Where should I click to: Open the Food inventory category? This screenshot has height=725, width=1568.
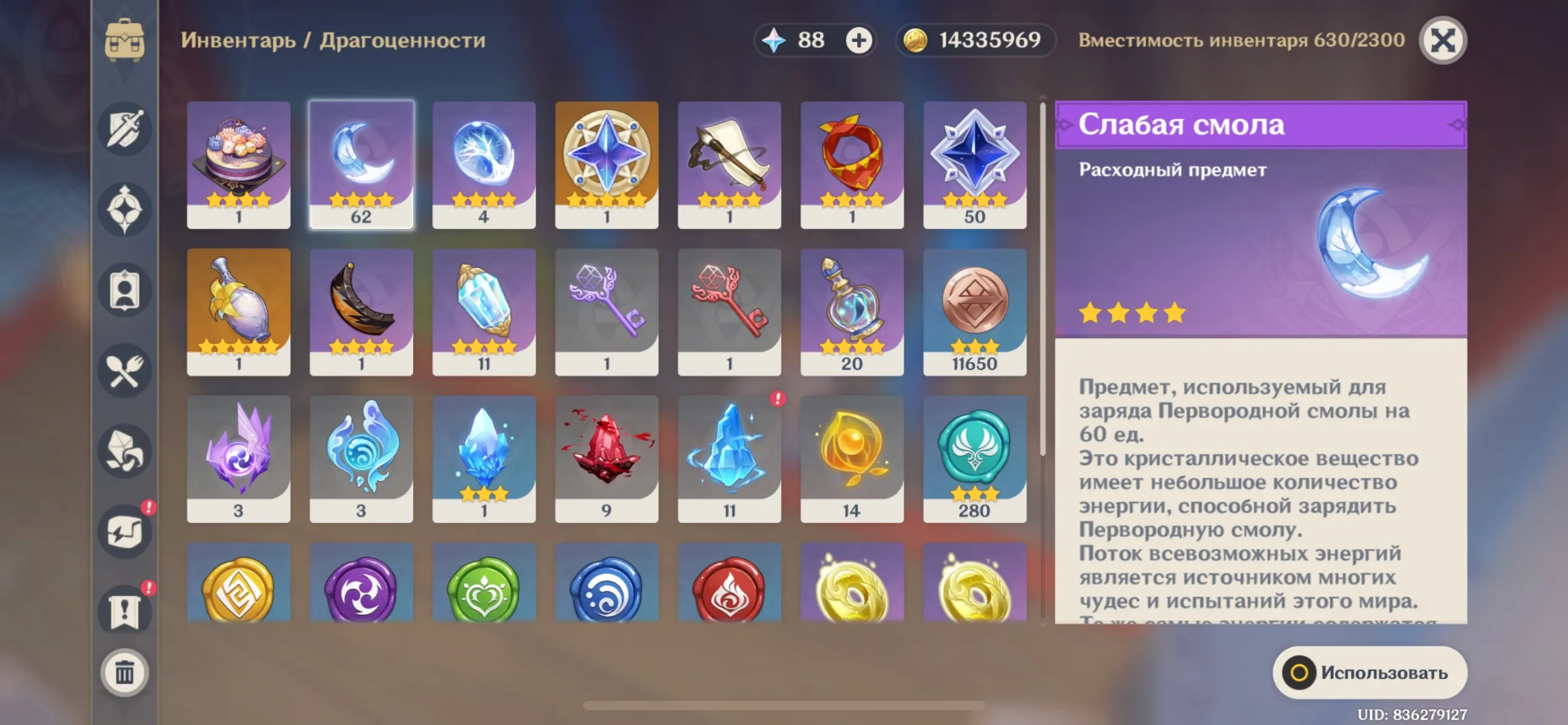point(124,369)
